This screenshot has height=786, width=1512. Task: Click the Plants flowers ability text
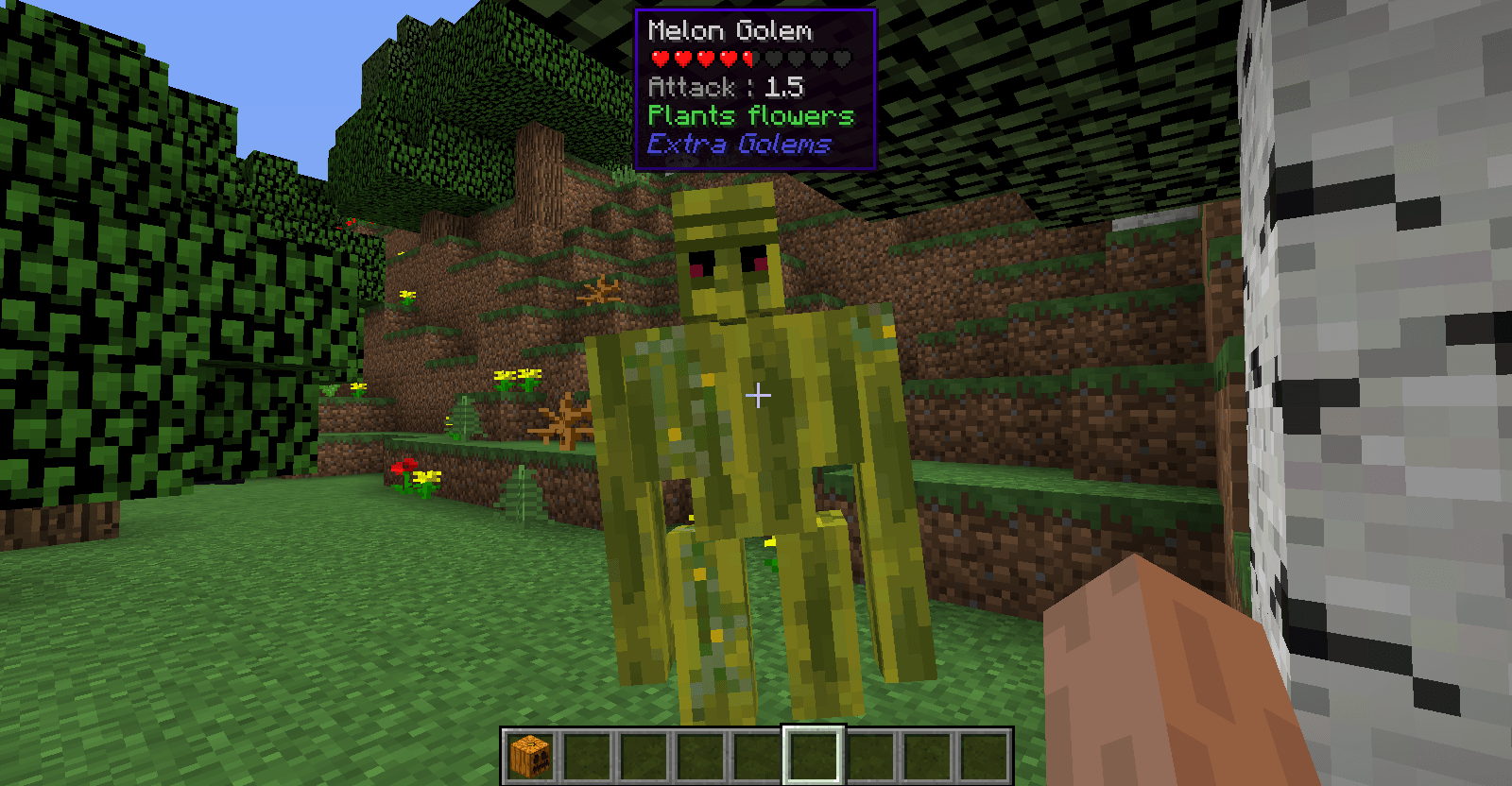coord(750,115)
